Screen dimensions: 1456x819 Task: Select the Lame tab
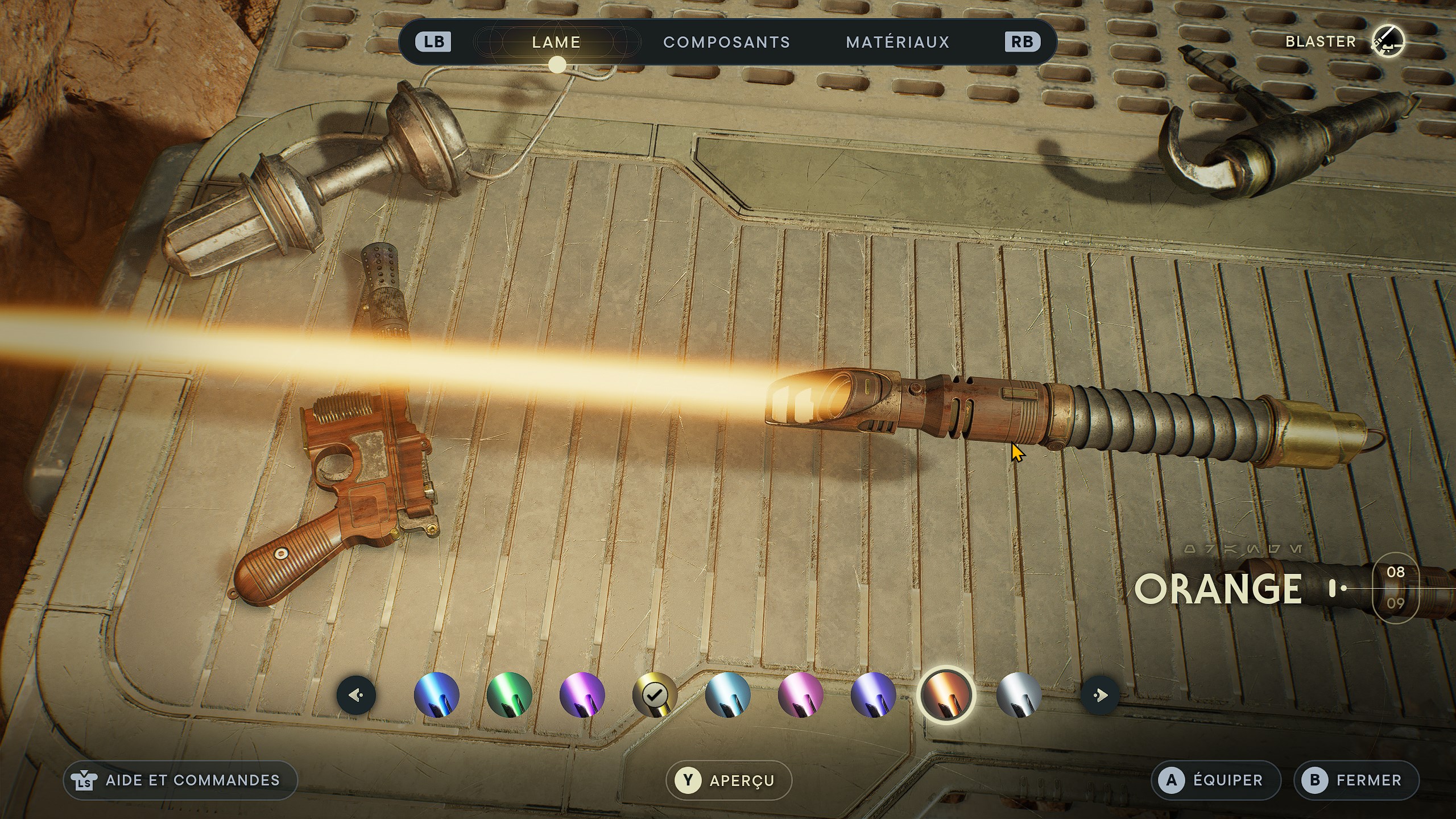556,42
